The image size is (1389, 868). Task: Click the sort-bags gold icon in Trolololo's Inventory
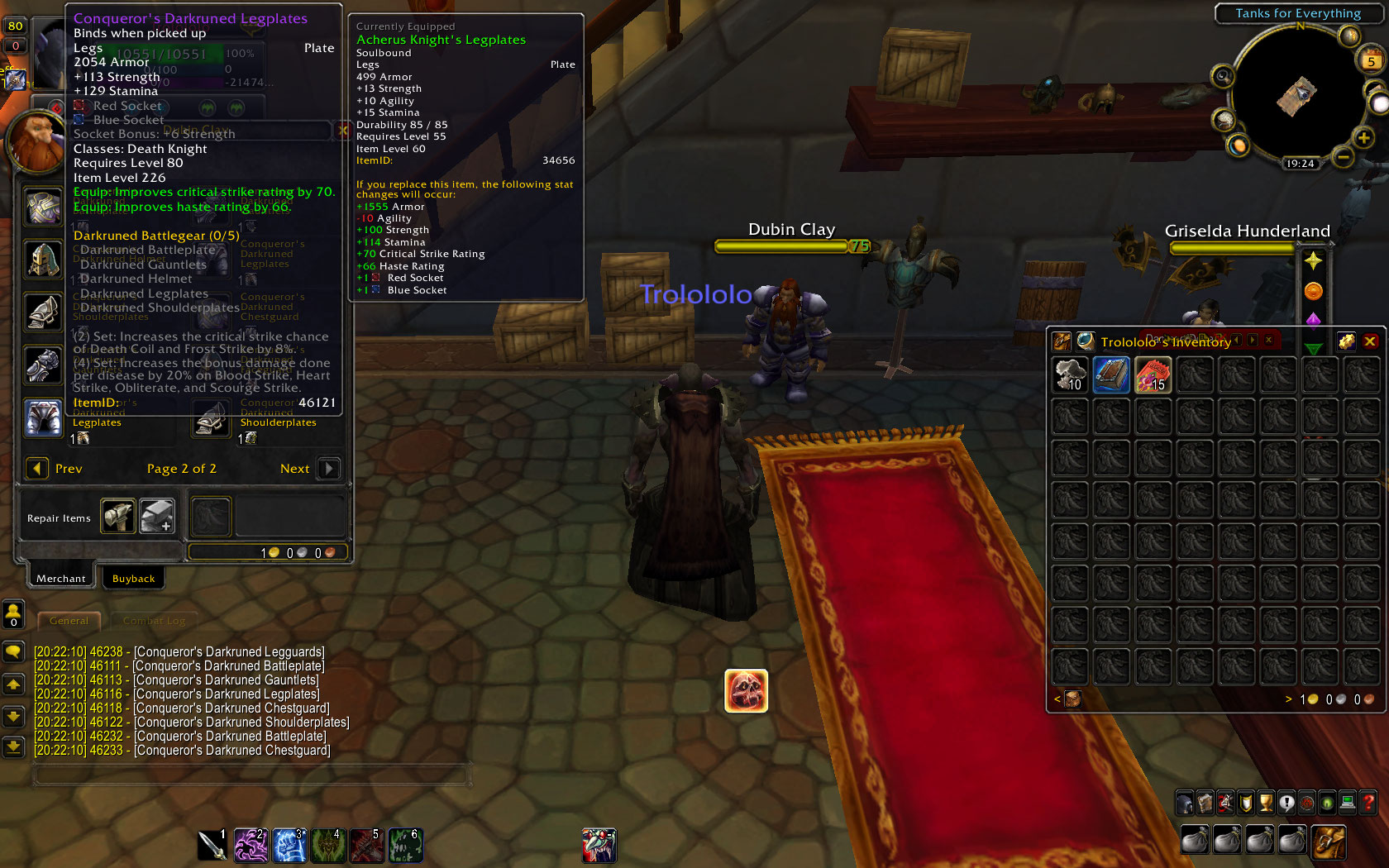[1345, 341]
